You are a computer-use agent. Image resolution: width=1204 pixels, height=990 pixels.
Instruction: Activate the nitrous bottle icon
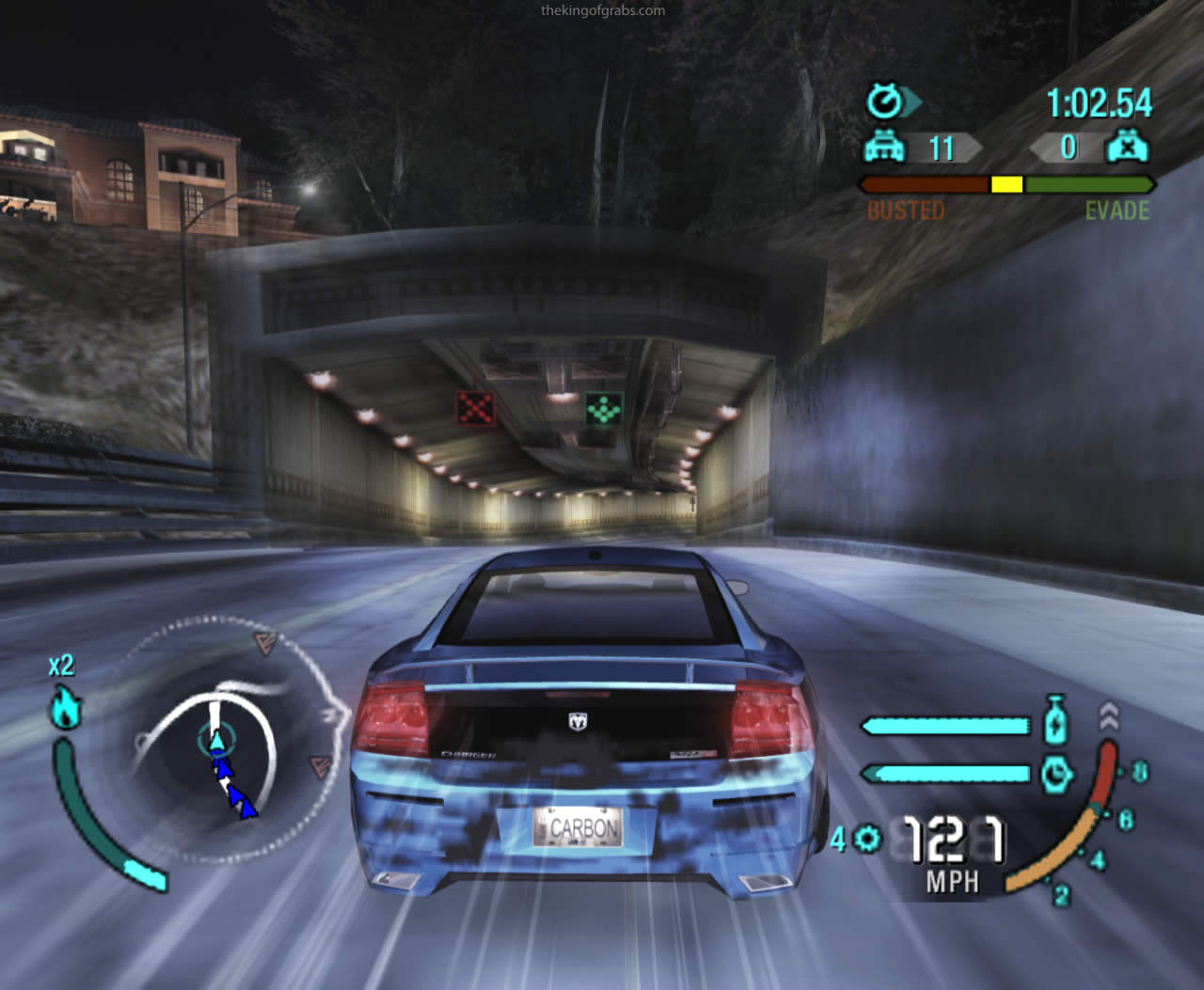coord(1057,721)
